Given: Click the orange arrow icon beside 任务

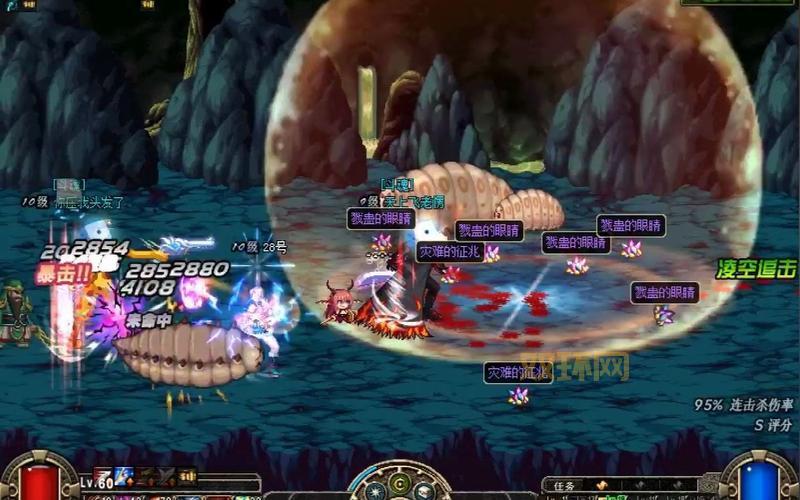Looking at the screenshot, I should tap(601, 486).
